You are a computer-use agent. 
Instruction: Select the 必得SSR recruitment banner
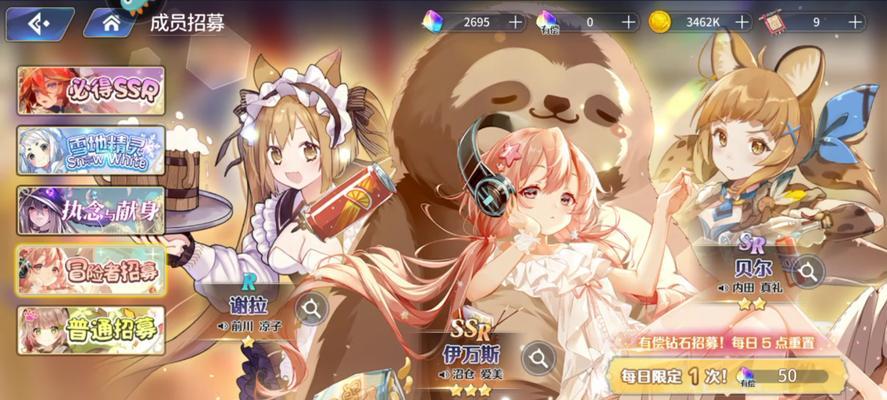coord(90,91)
